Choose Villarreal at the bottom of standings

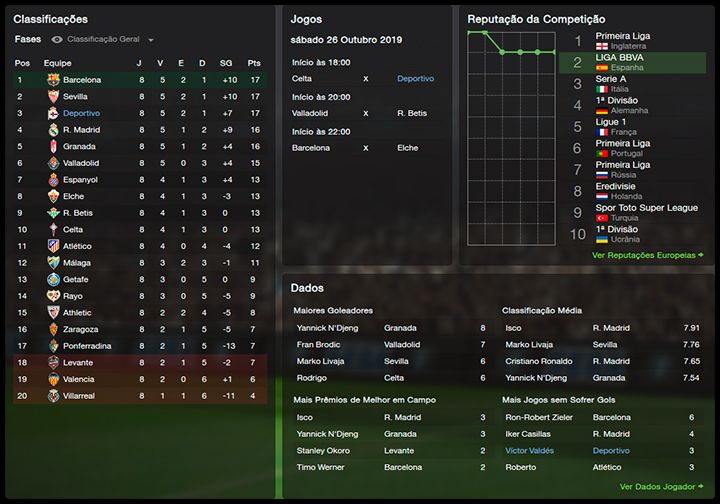[80, 396]
